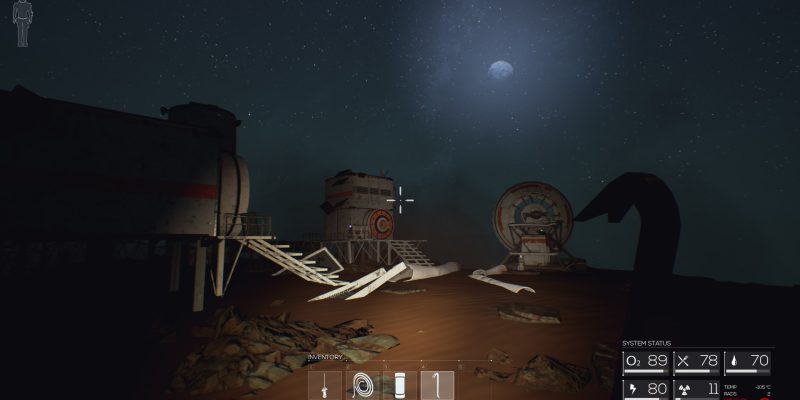Screen dimensions: 800x400
Task: Select the coiled cable inventory slot
Action: point(363,385)
